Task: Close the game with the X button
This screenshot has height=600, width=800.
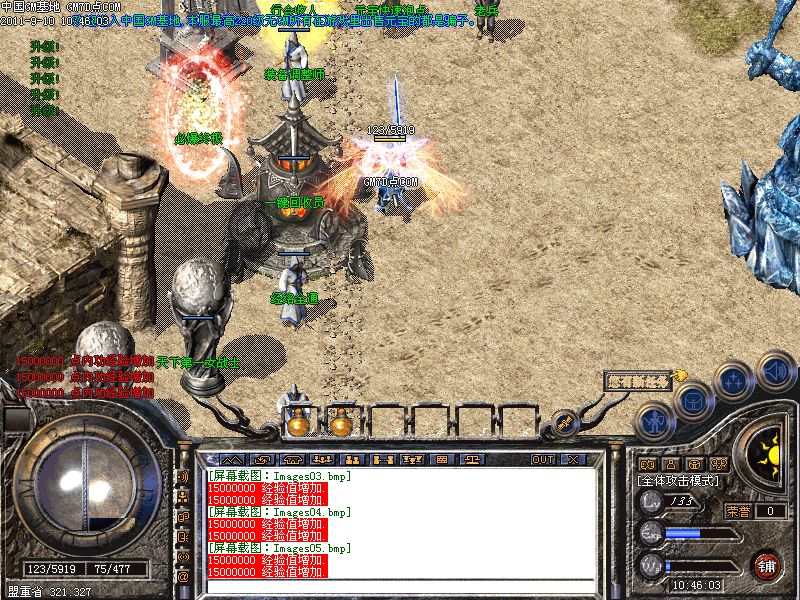Action: 573,459
